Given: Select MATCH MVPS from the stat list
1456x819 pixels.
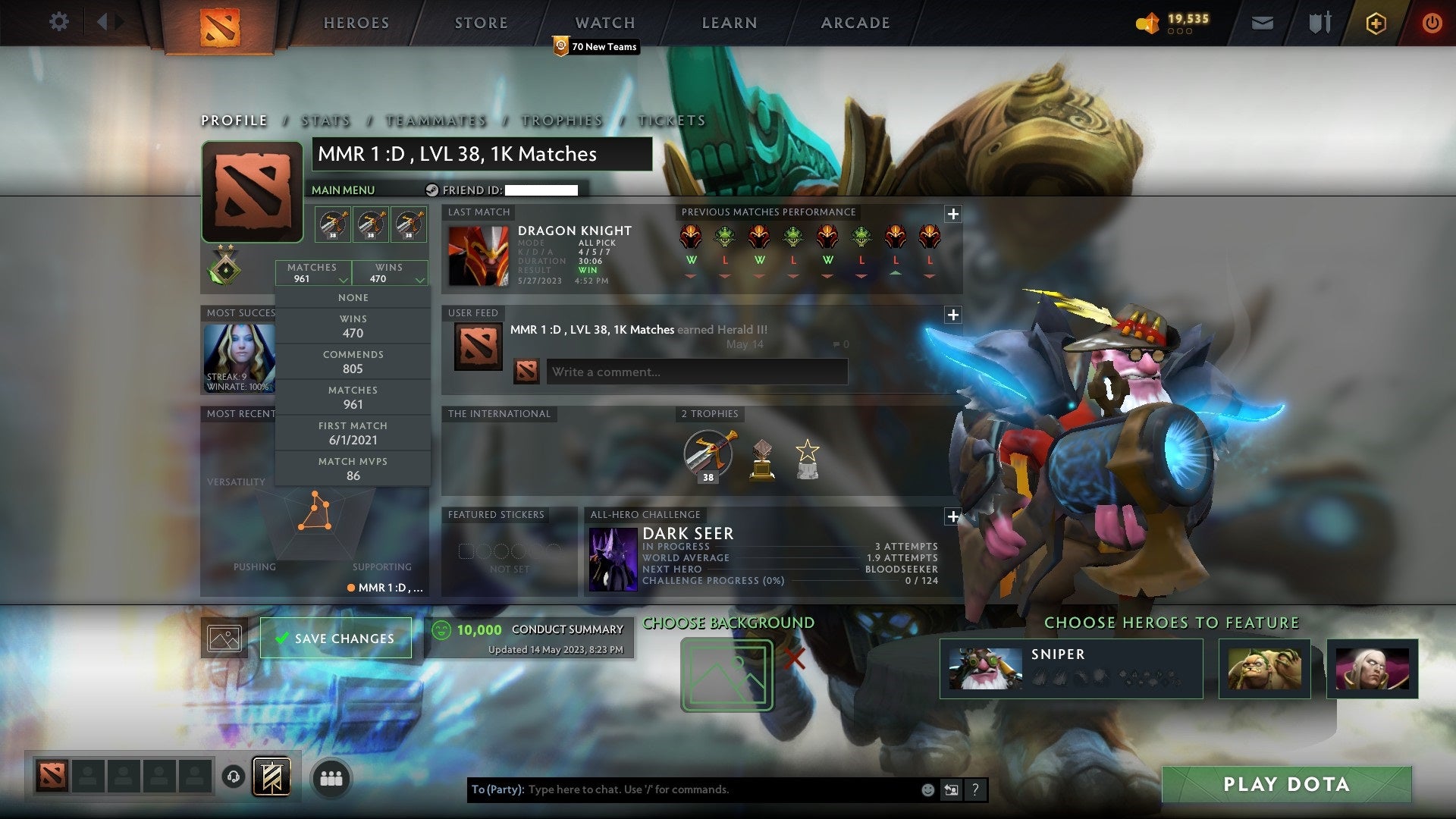Looking at the screenshot, I should tap(353, 468).
